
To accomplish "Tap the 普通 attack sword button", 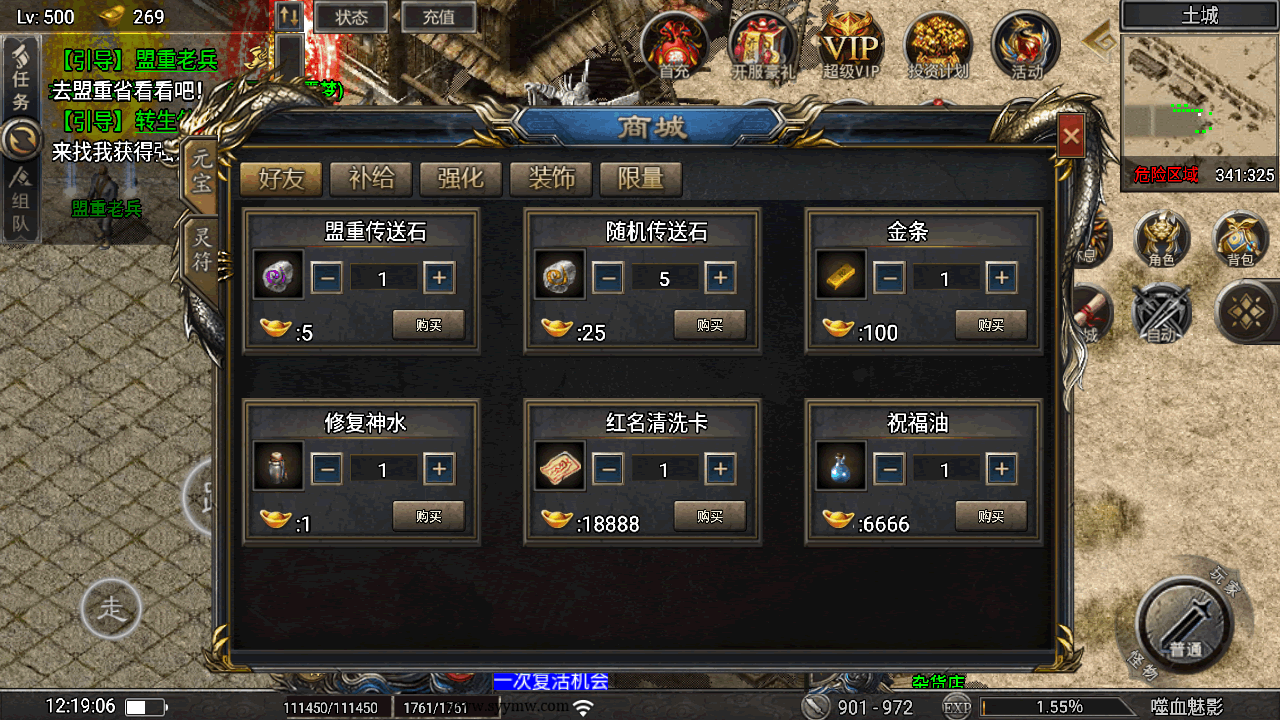I will point(1186,627).
